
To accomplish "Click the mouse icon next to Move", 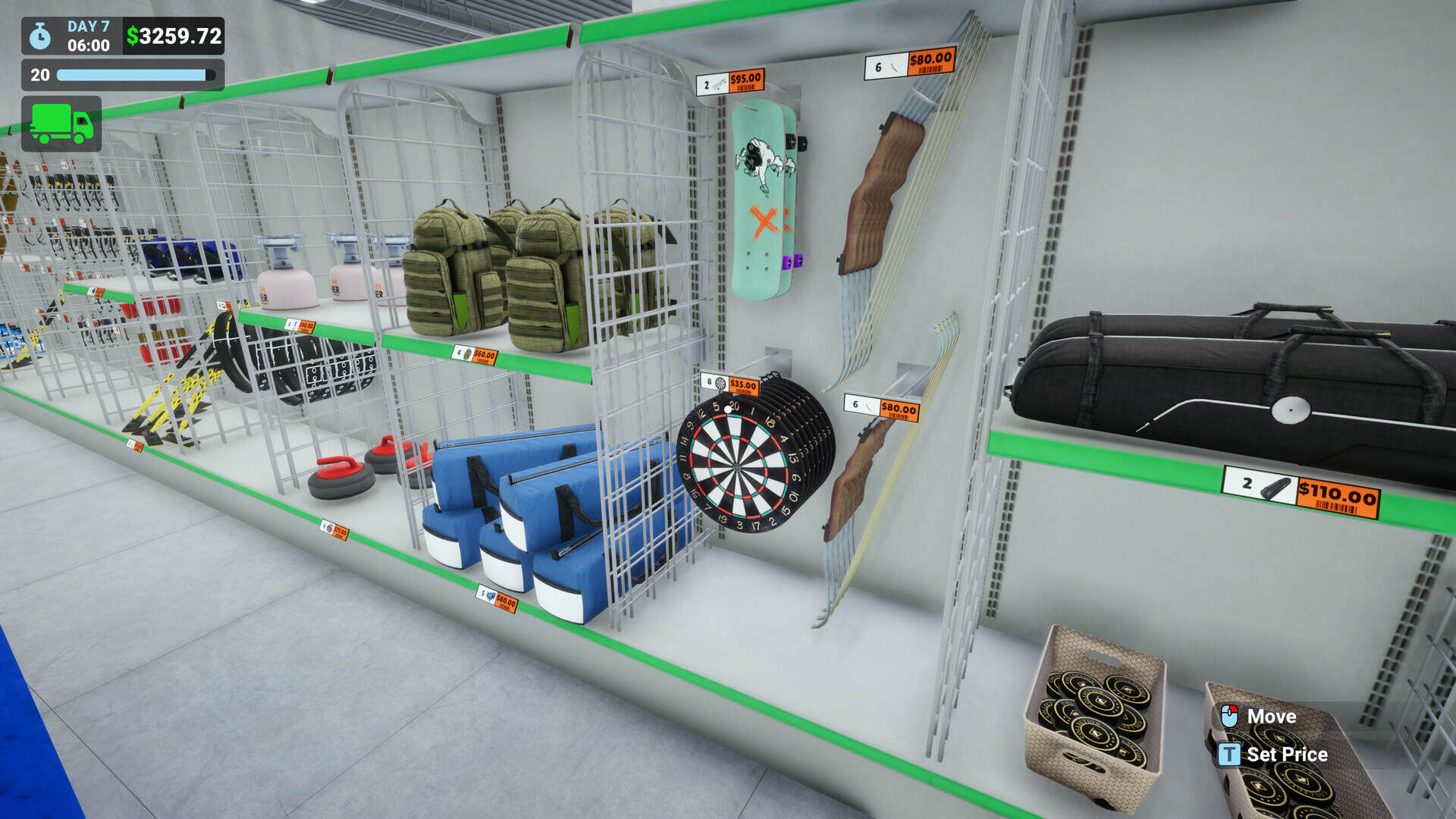I will 1231,716.
